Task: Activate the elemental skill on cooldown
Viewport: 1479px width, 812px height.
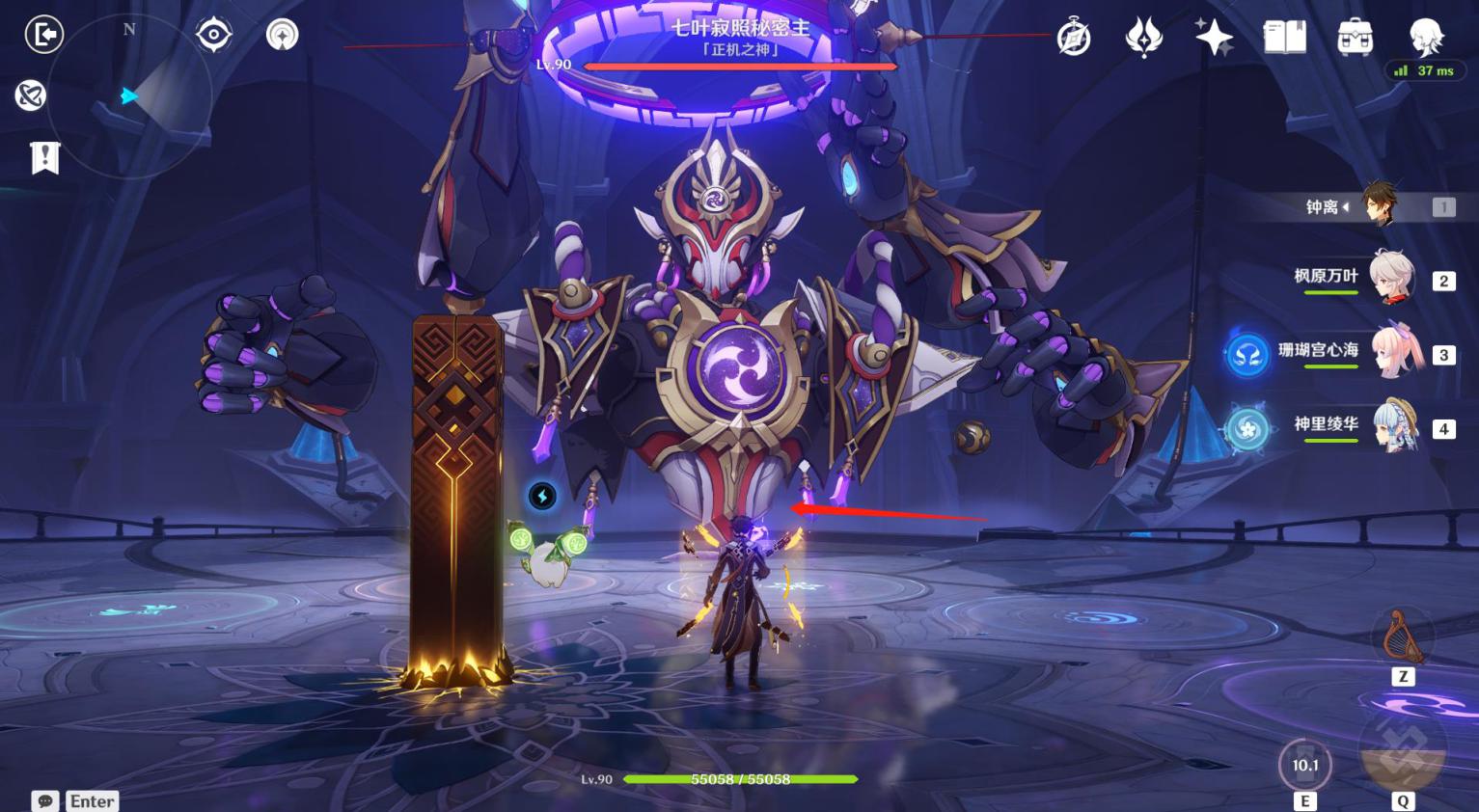Action: (1304, 765)
